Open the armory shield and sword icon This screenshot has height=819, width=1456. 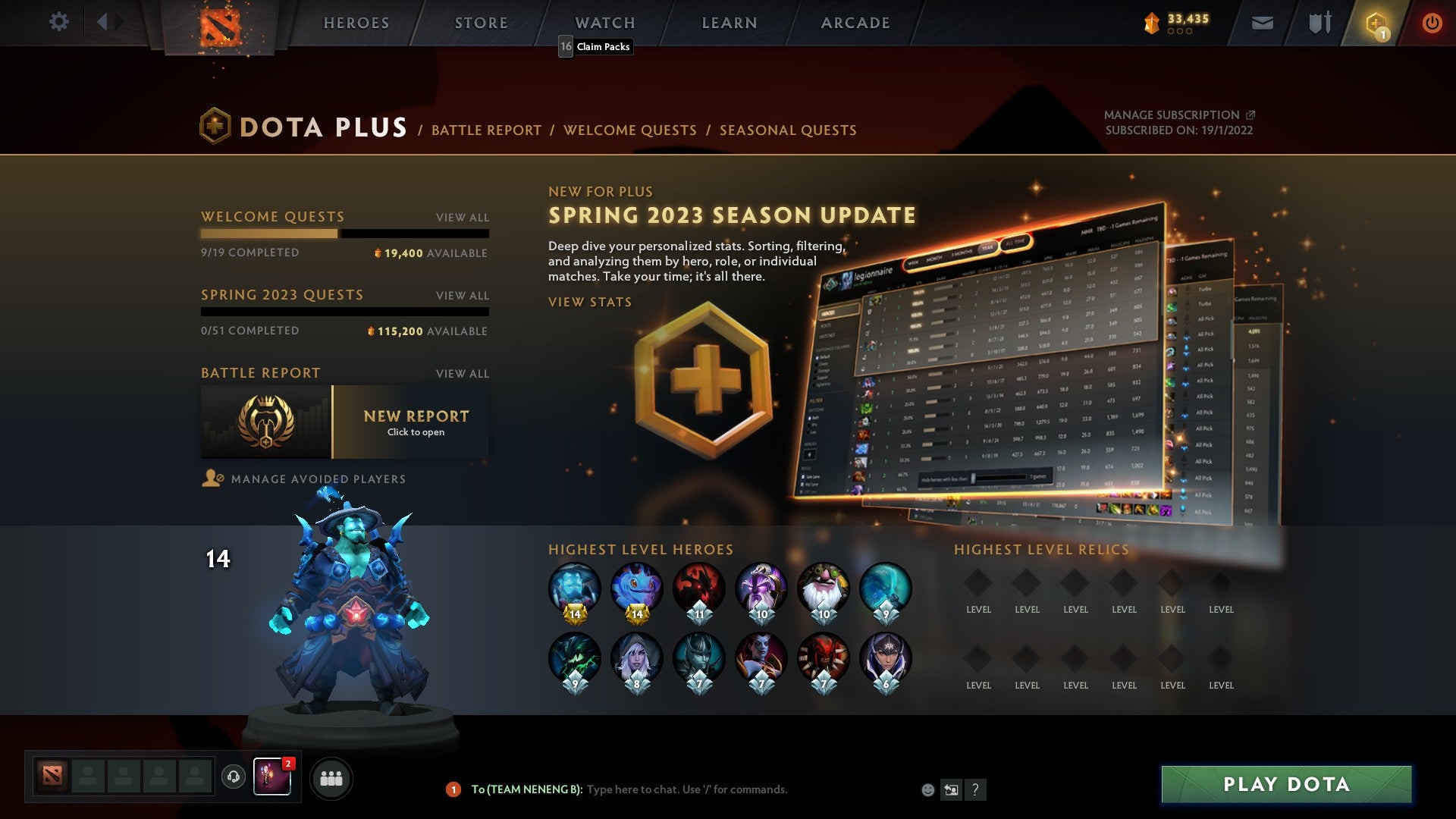pyautogui.click(x=1319, y=23)
